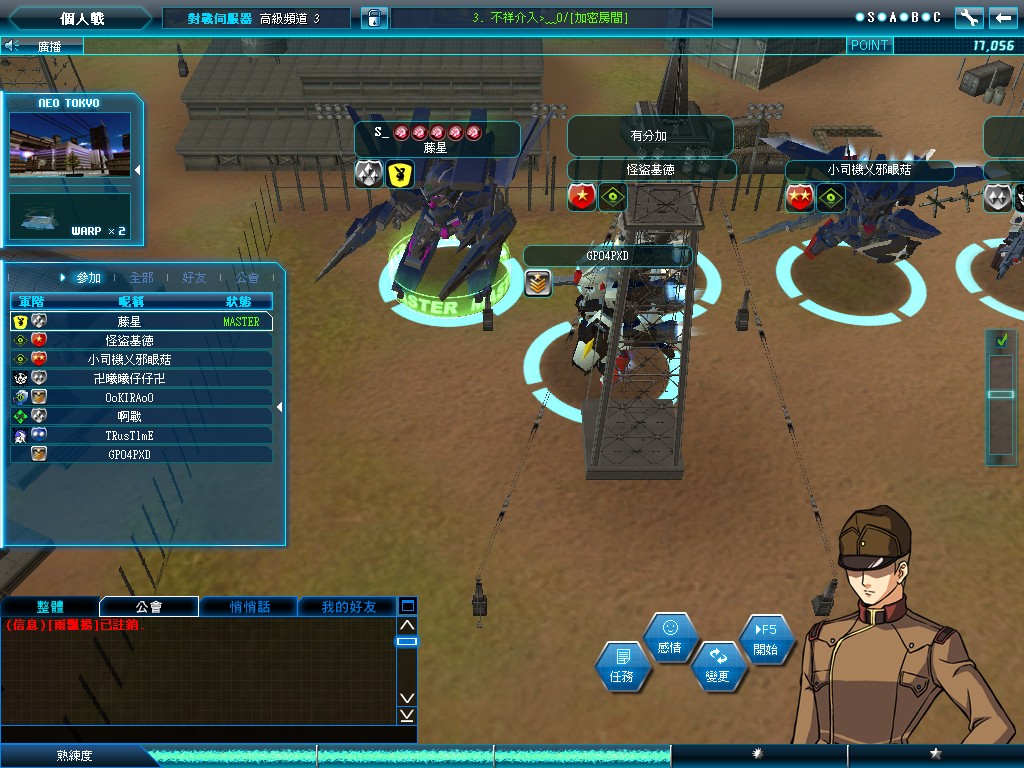Switch to the 參加 participants tab
Image resolution: width=1024 pixels, height=768 pixels.
pyautogui.click(x=87, y=277)
